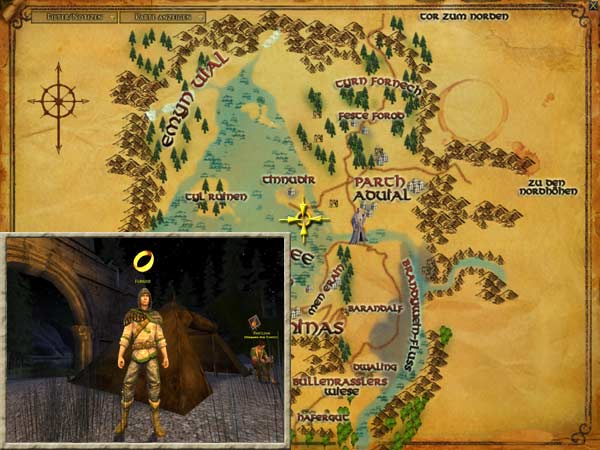This screenshot has height=450, width=600.
Task: Click the Tor zum Norden map label
Action: click(x=463, y=16)
